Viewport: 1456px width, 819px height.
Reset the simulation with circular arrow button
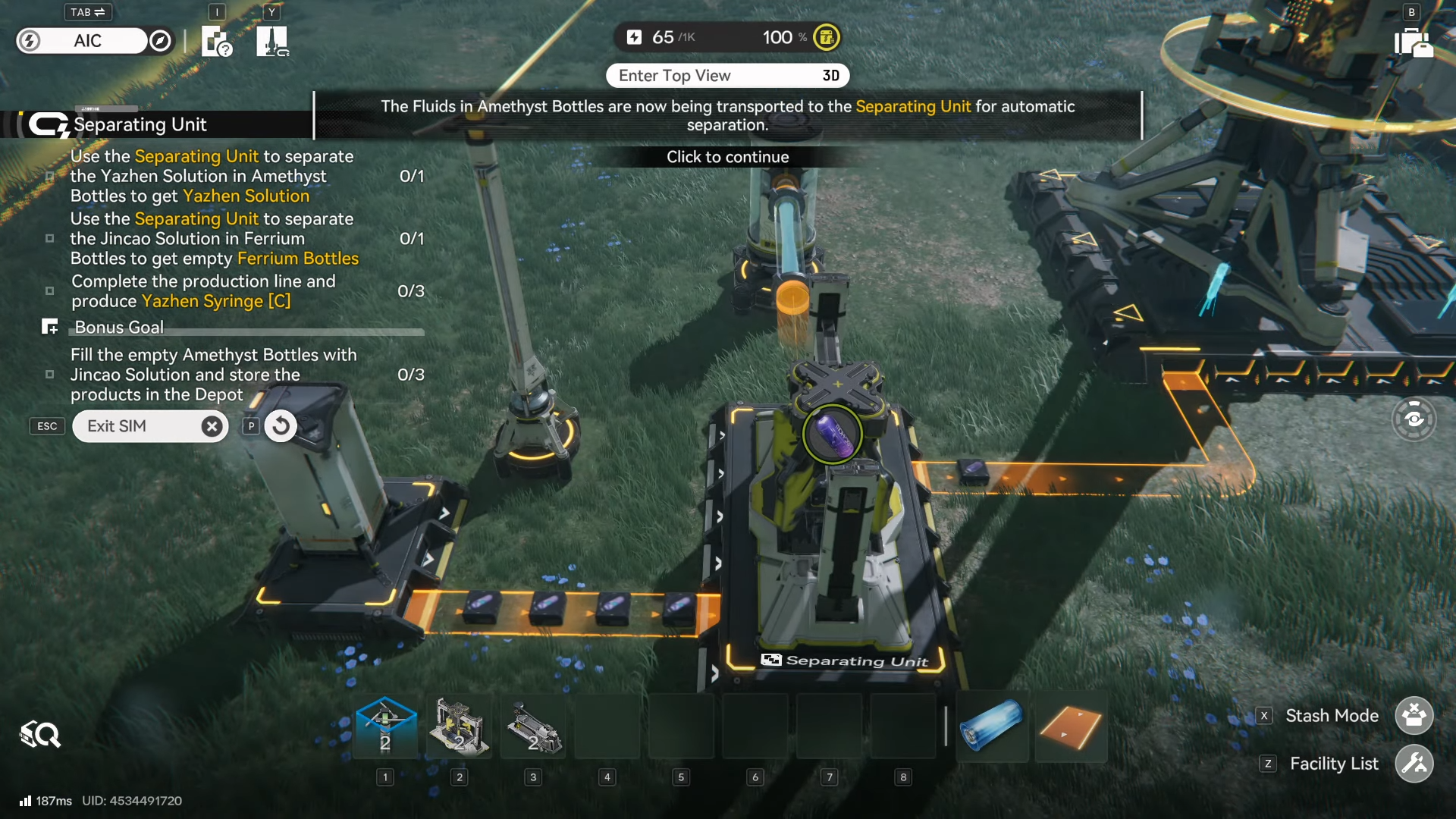pos(281,426)
